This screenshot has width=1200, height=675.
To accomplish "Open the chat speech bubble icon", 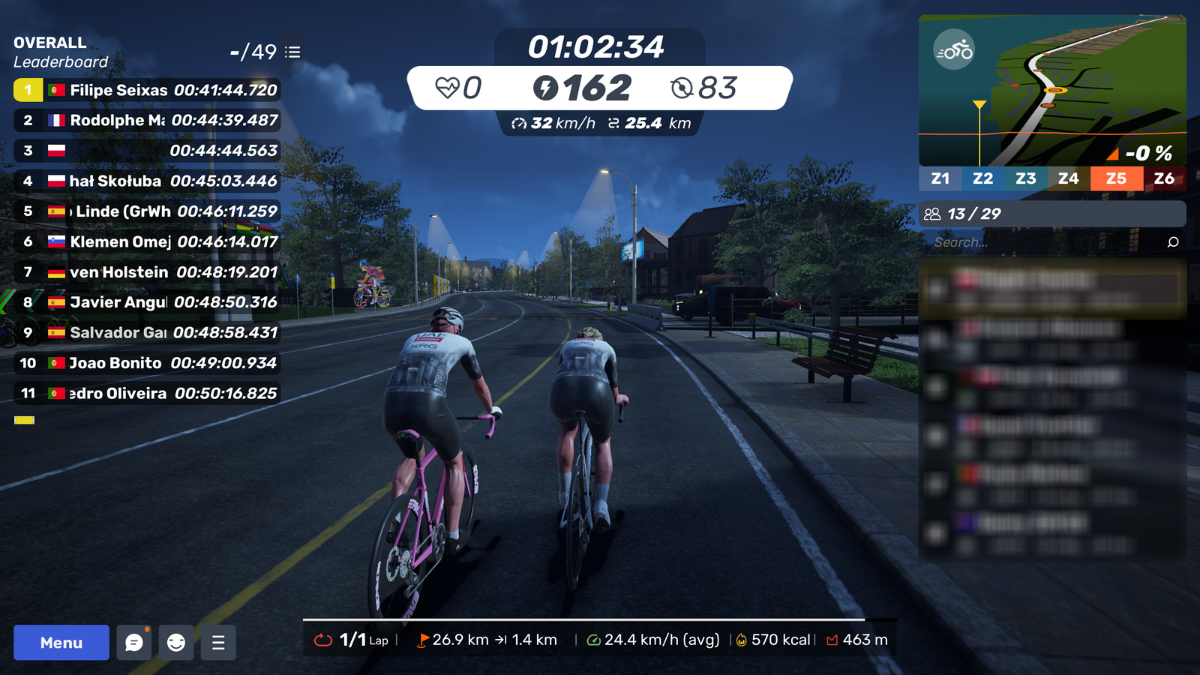I will coord(134,643).
